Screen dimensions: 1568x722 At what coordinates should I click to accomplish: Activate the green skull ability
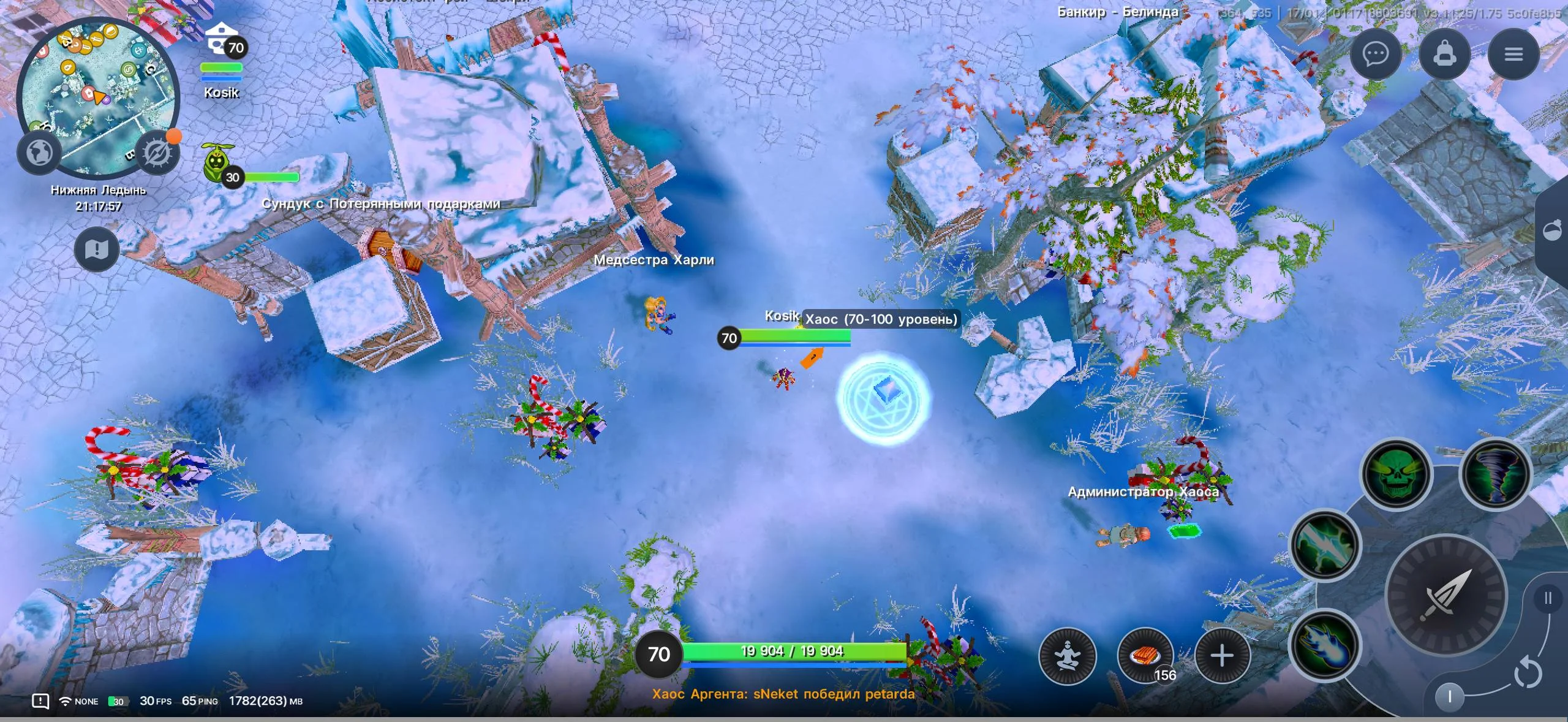[x=1396, y=474]
